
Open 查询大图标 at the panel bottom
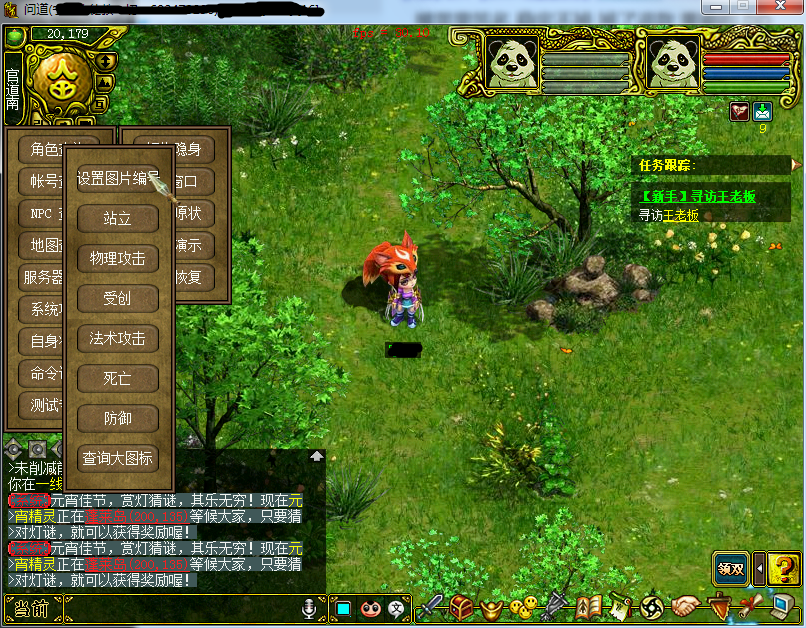(x=118, y=458)
